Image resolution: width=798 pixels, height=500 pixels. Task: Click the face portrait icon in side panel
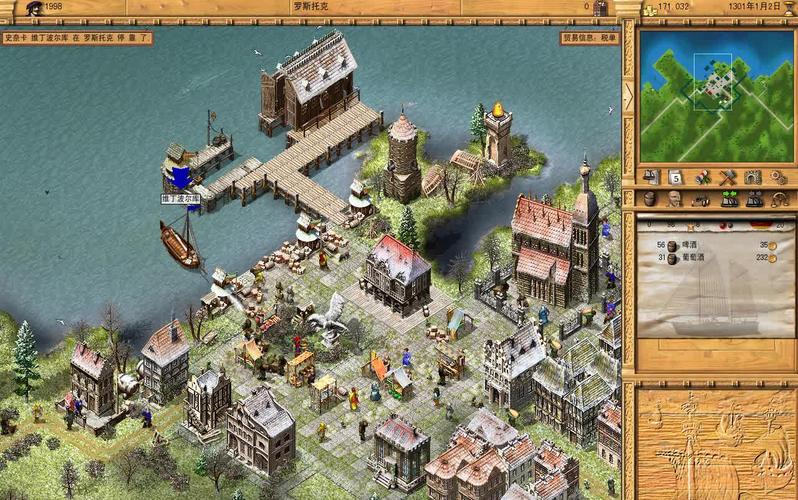675,198
